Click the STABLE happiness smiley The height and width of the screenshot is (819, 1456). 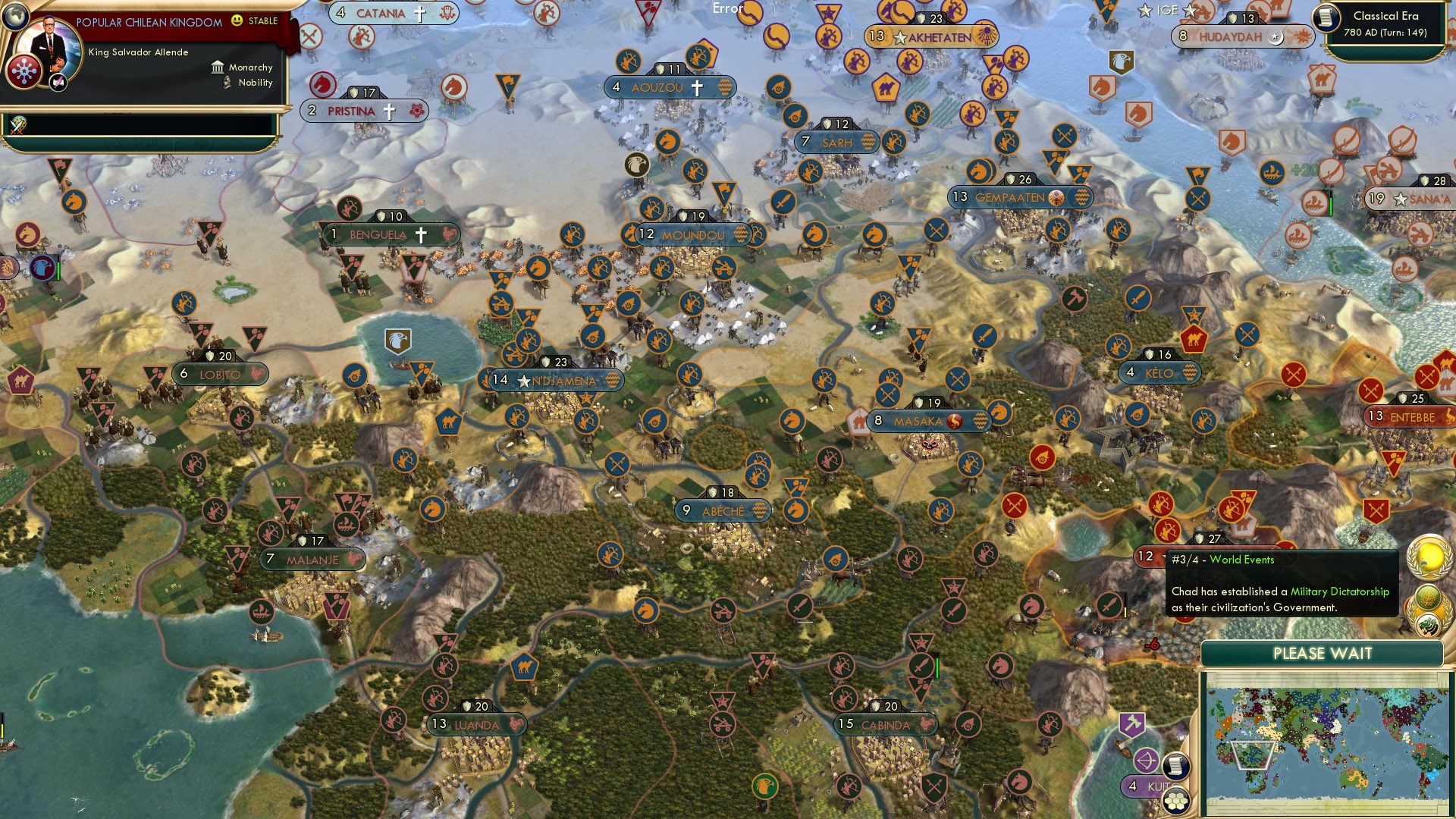pos(237,21)
